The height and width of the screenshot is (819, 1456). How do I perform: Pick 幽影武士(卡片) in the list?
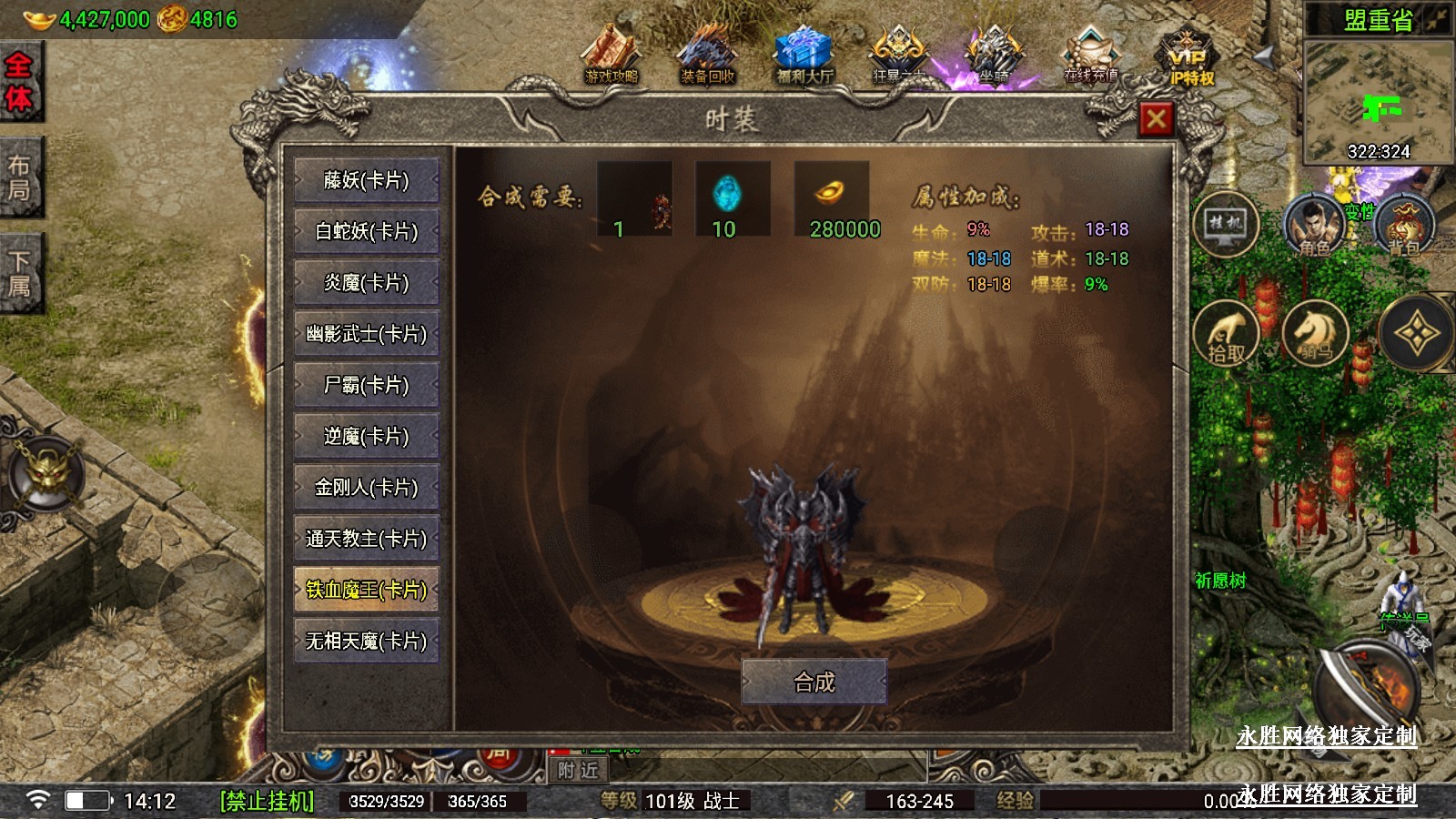[x=367, y=334]
